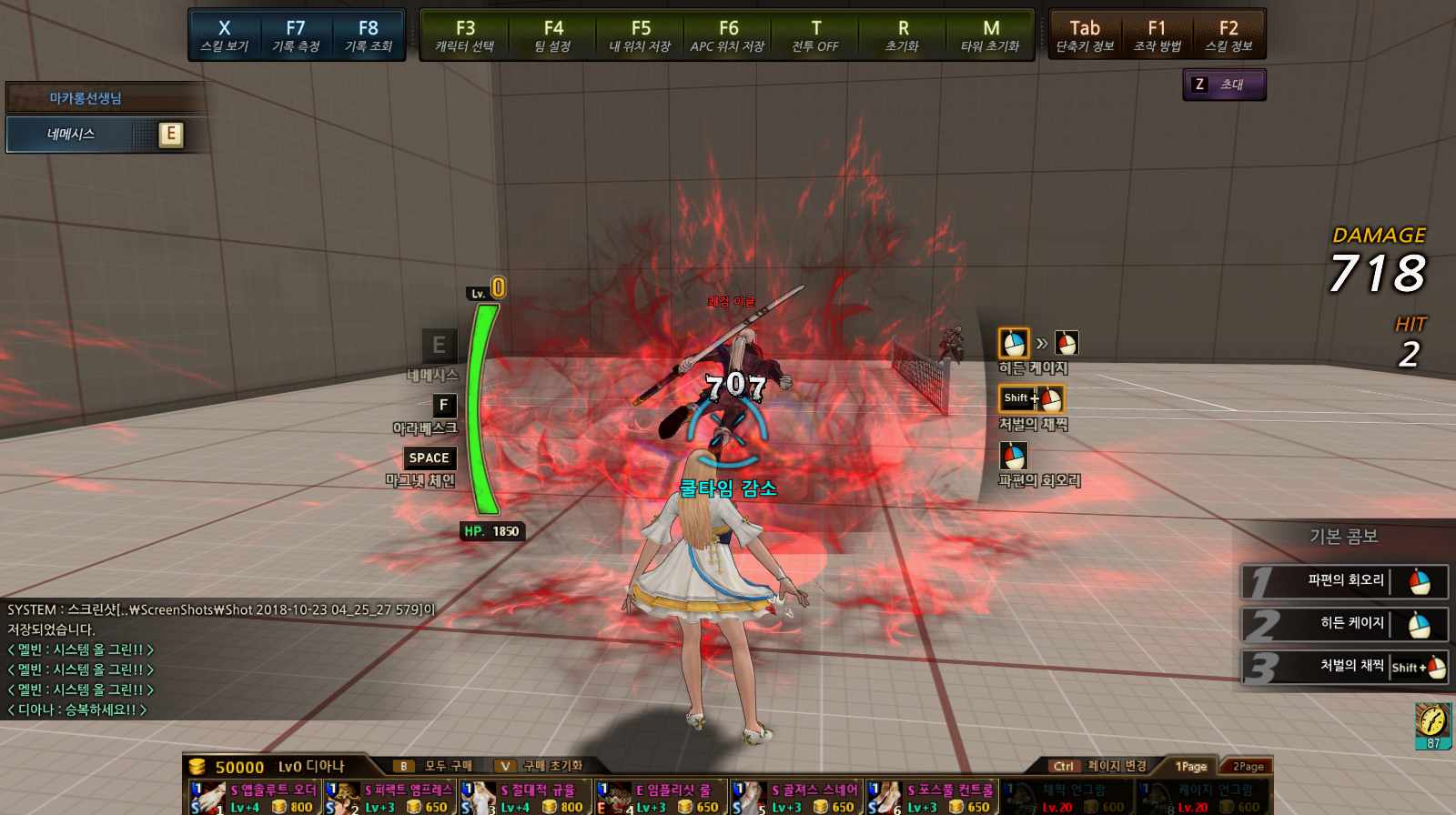Open 조작 방법 controls guide
The height and width of the screenshot is (815, 1456).
1157,35
